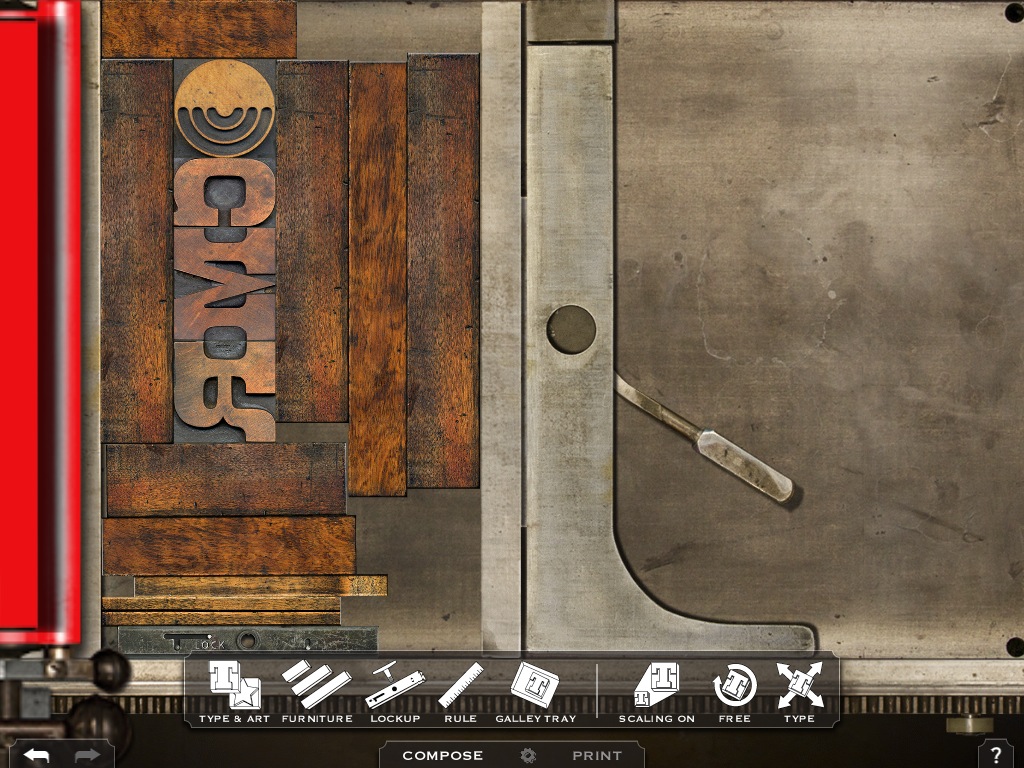The width and height of the screenshot is (1024, 768).
Task: Toggle the Scaling On option
Action: [x=656, y=690]
